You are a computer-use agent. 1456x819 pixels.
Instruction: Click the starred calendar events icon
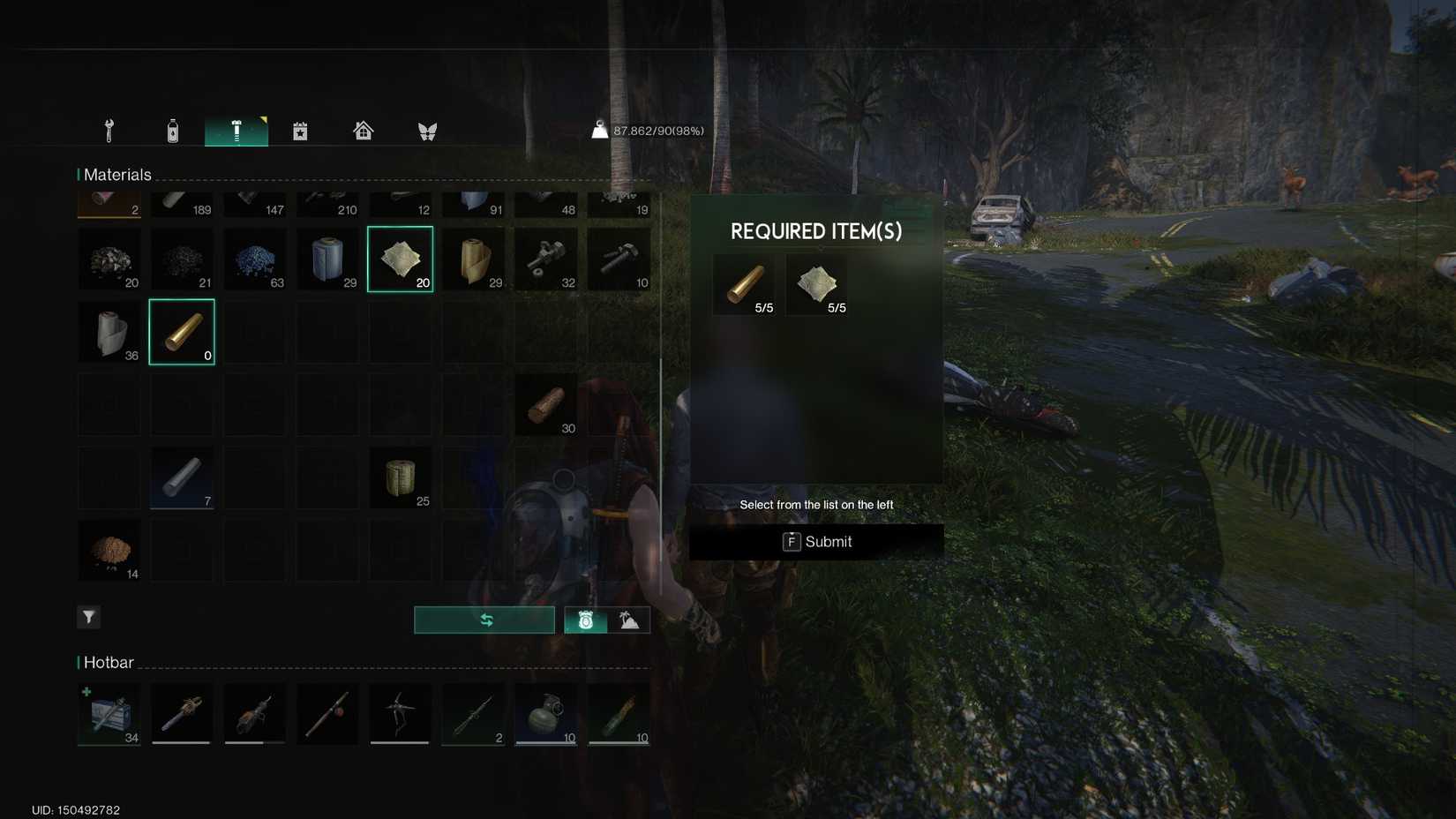pyautogui.click(x=300, y=130)
